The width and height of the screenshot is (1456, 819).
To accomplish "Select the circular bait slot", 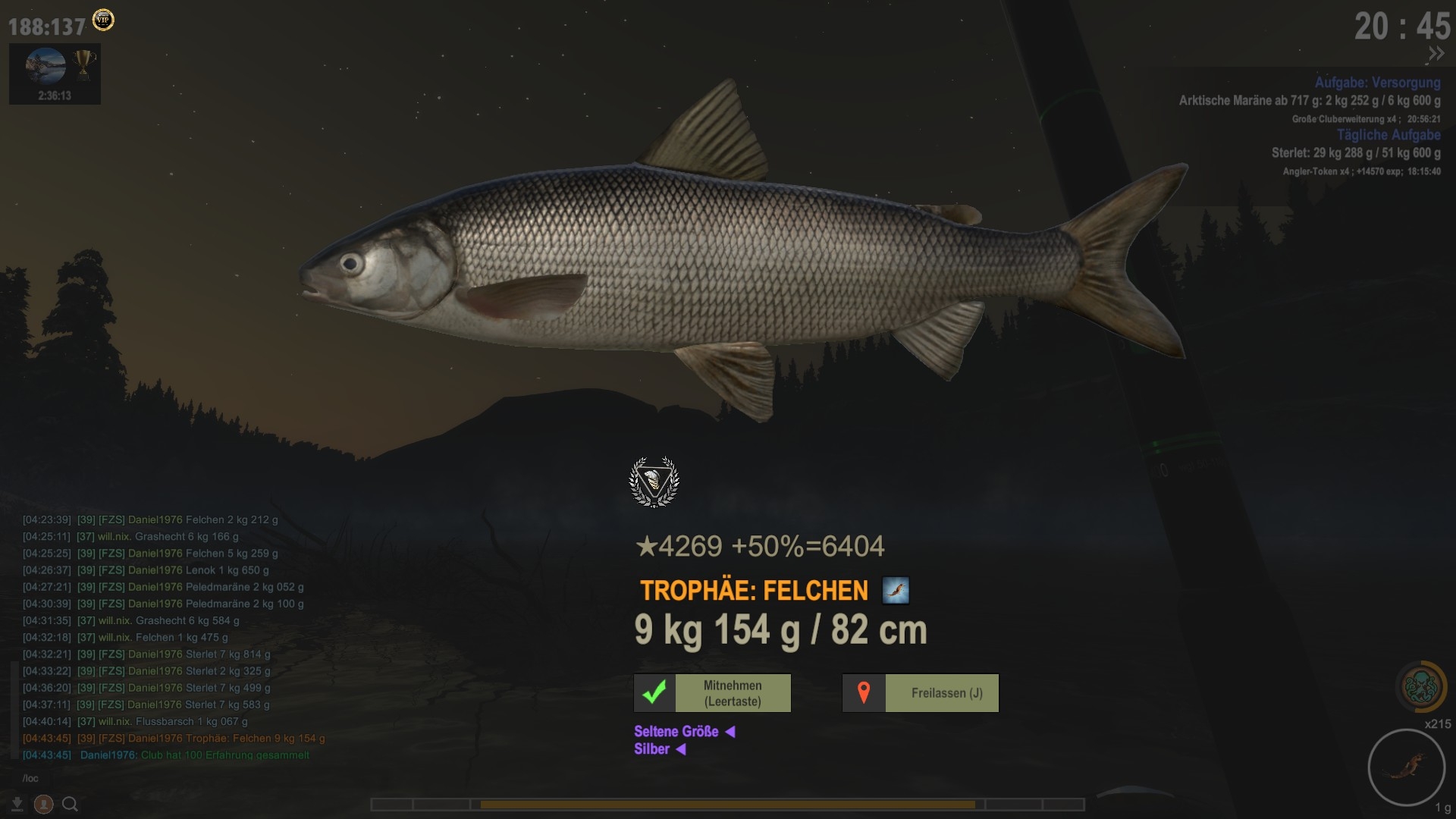I will coord(1405,767).
